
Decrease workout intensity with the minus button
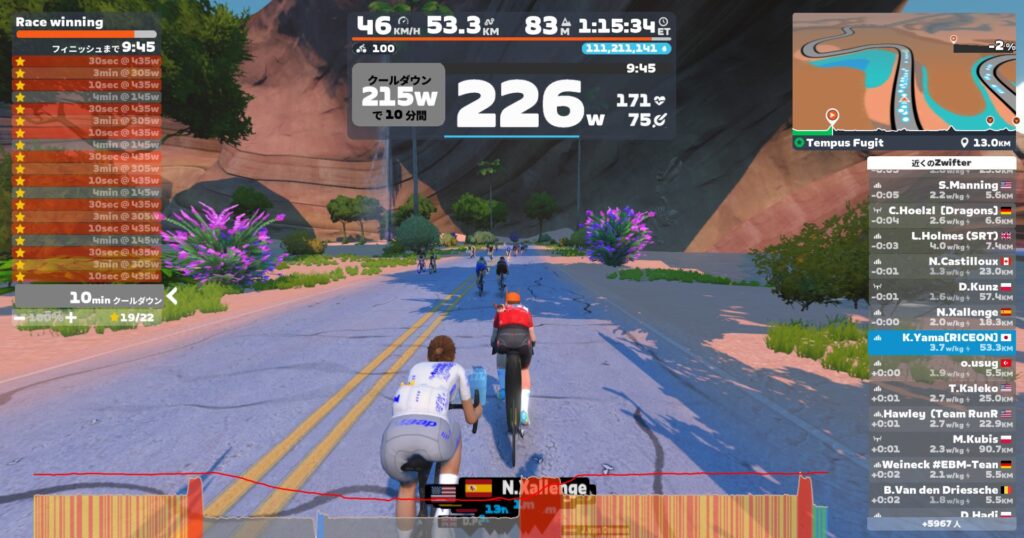[x=20, y=317]
